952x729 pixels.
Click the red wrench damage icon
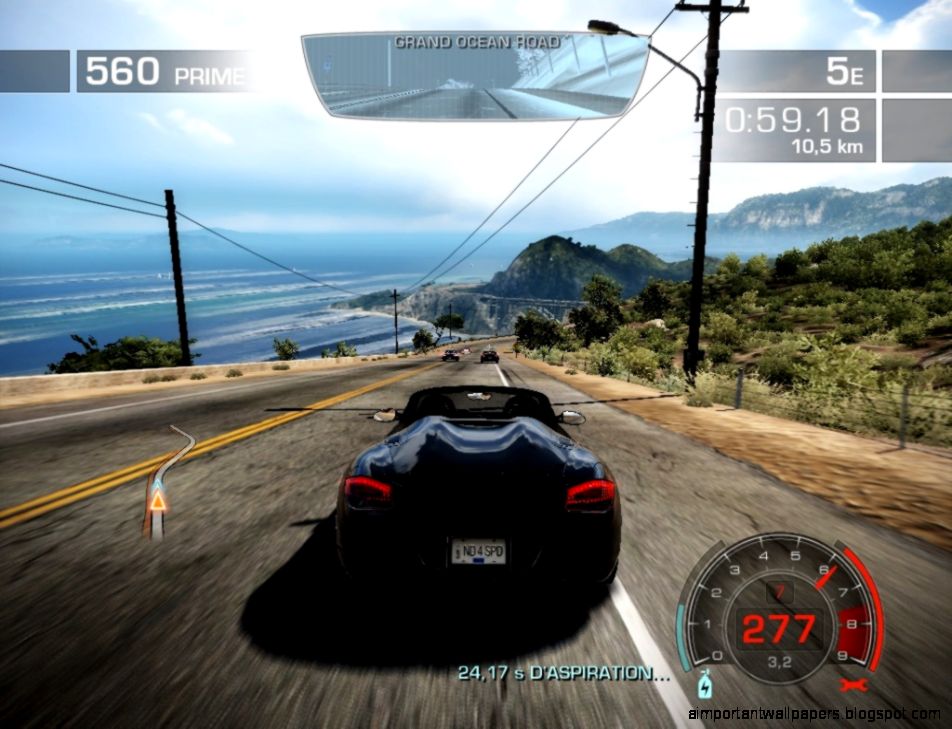click(x=852, y=685)
